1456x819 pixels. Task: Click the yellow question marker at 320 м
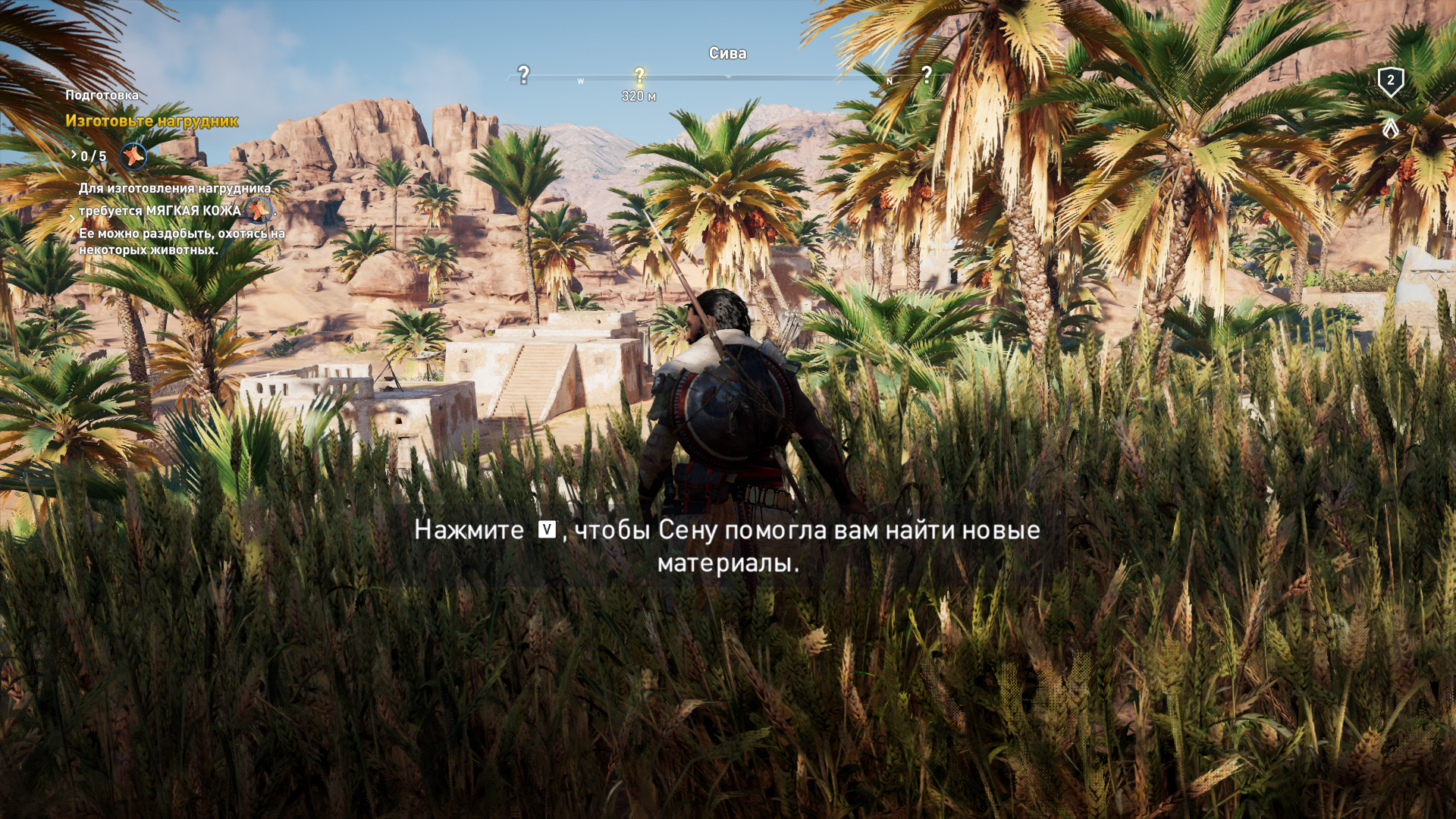(639, 75)
